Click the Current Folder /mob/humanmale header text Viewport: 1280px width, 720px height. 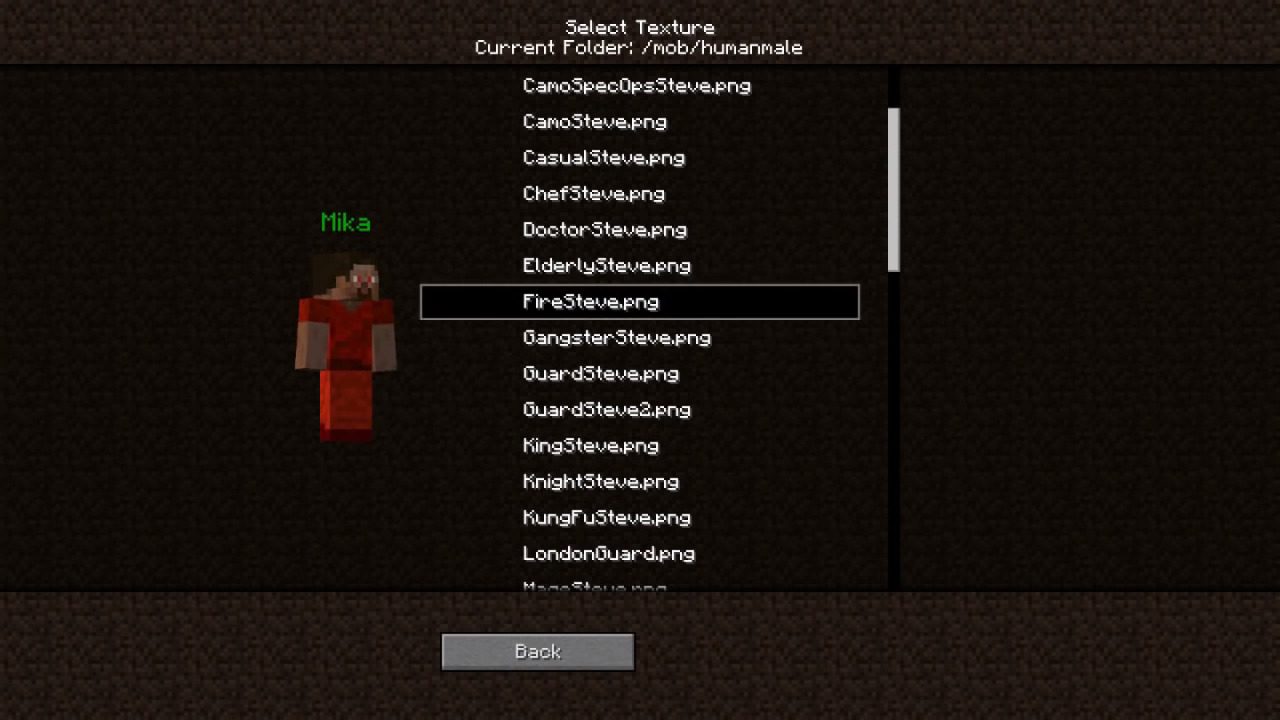pos(640,47)
